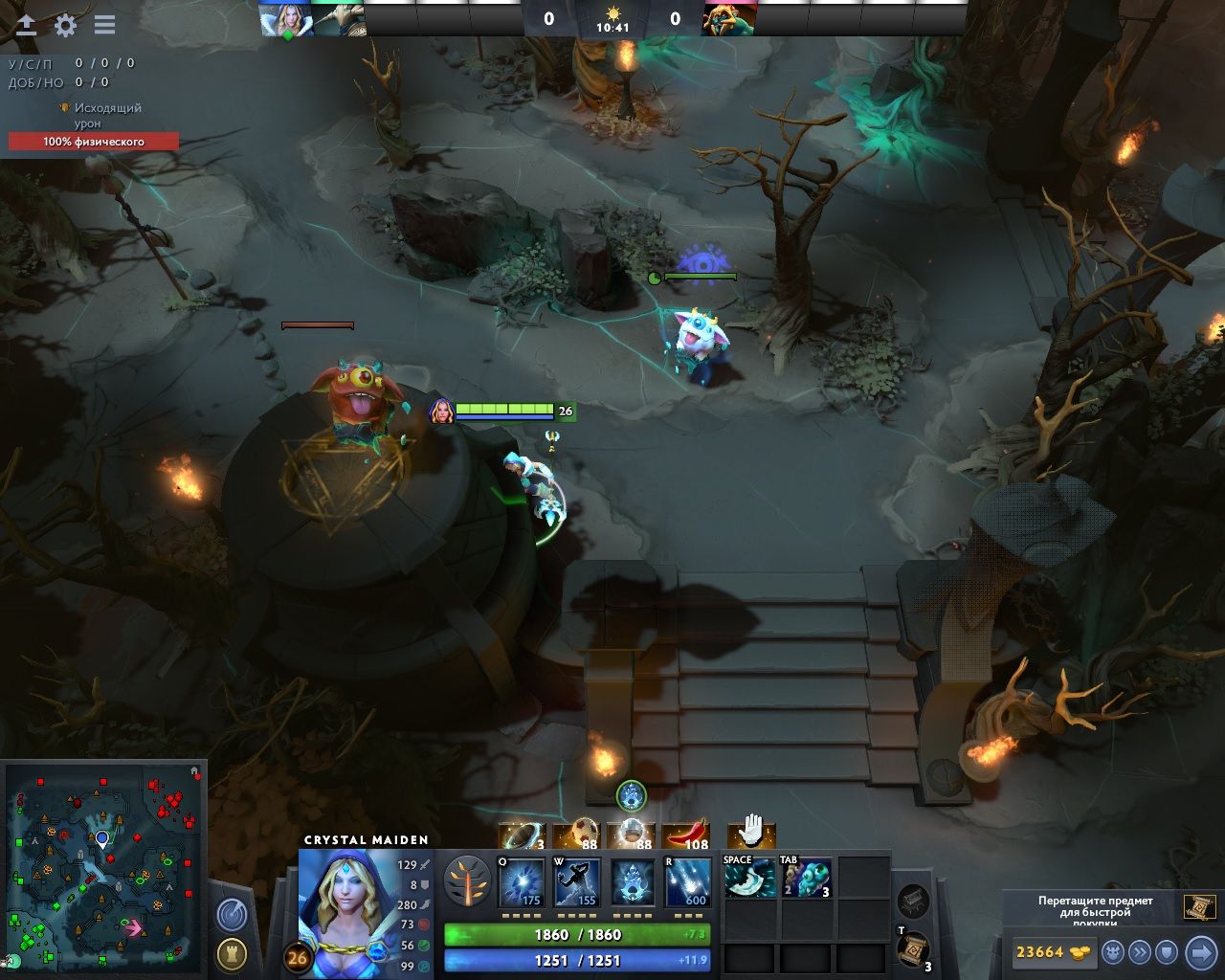Viewport: 1225px width, 980px height.
Task: Select the enemy hero portrait in top bar
Action: click(729, 20)
